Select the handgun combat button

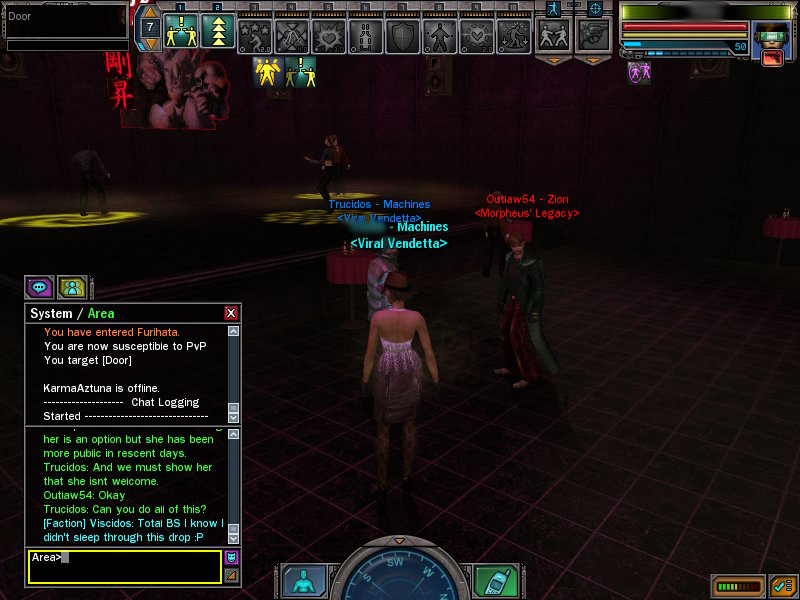coord(594,36)
